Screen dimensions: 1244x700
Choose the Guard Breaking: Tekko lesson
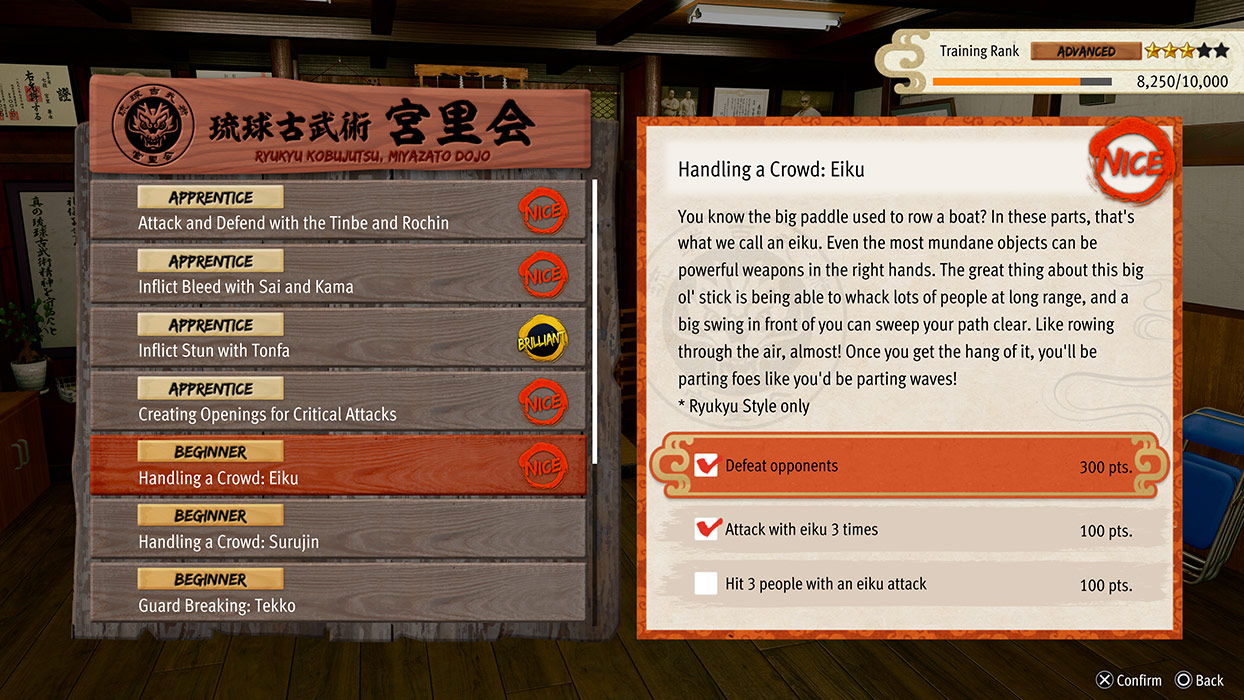338,594
